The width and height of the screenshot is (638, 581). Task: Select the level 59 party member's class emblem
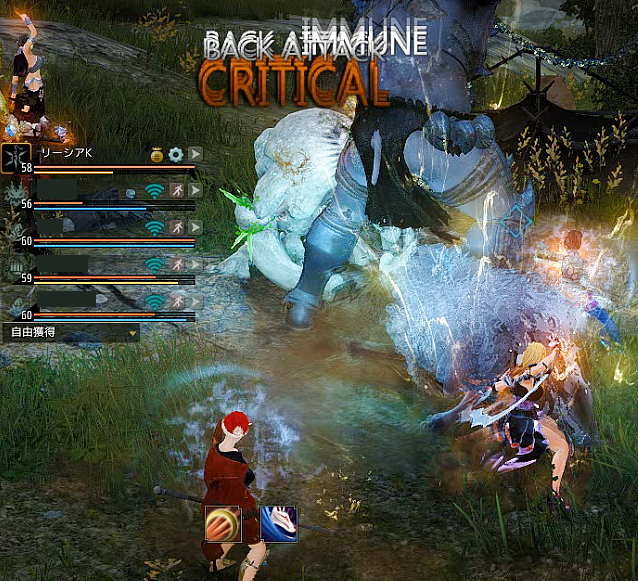15,266
